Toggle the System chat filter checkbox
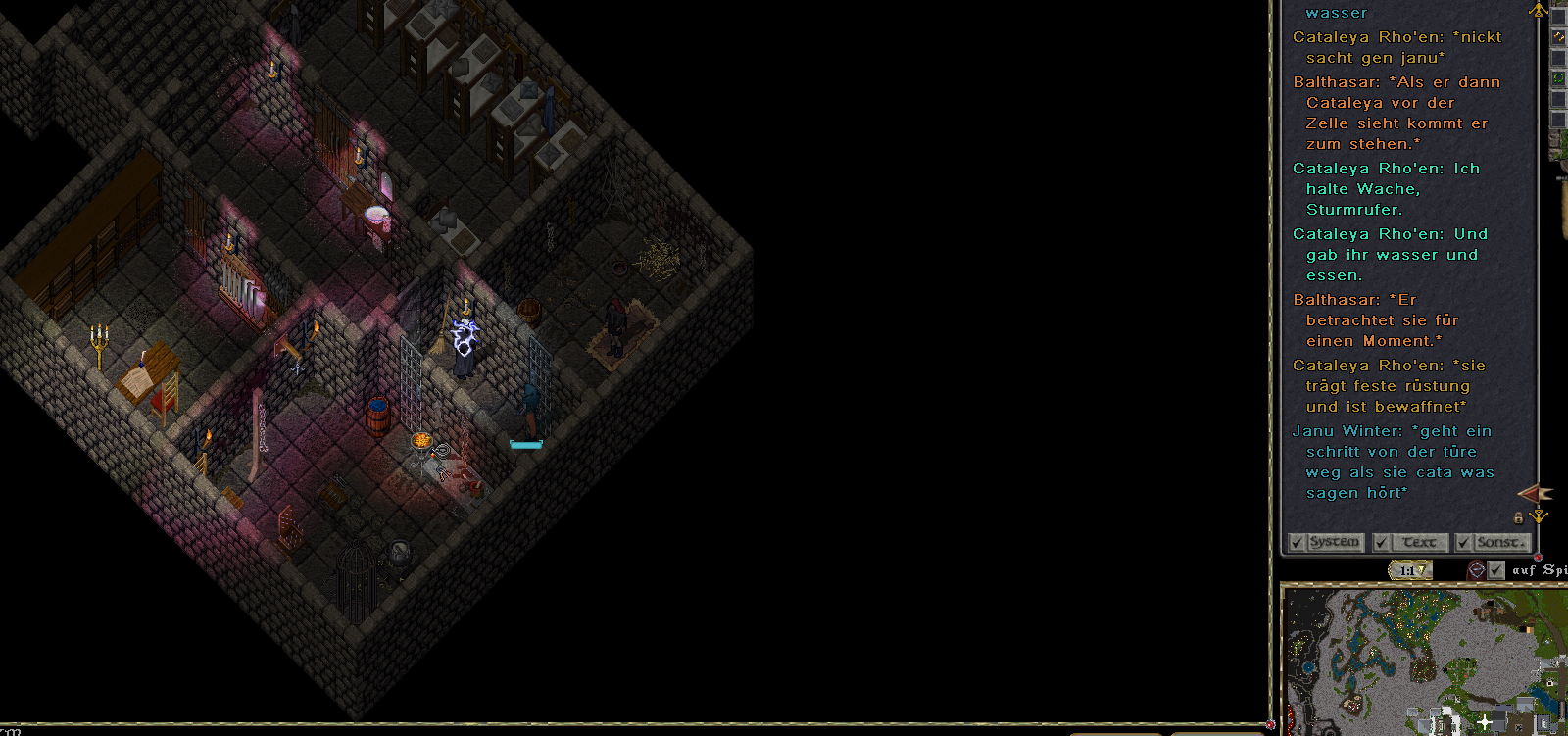The image size is (1568, 736). pos(1298,542)
